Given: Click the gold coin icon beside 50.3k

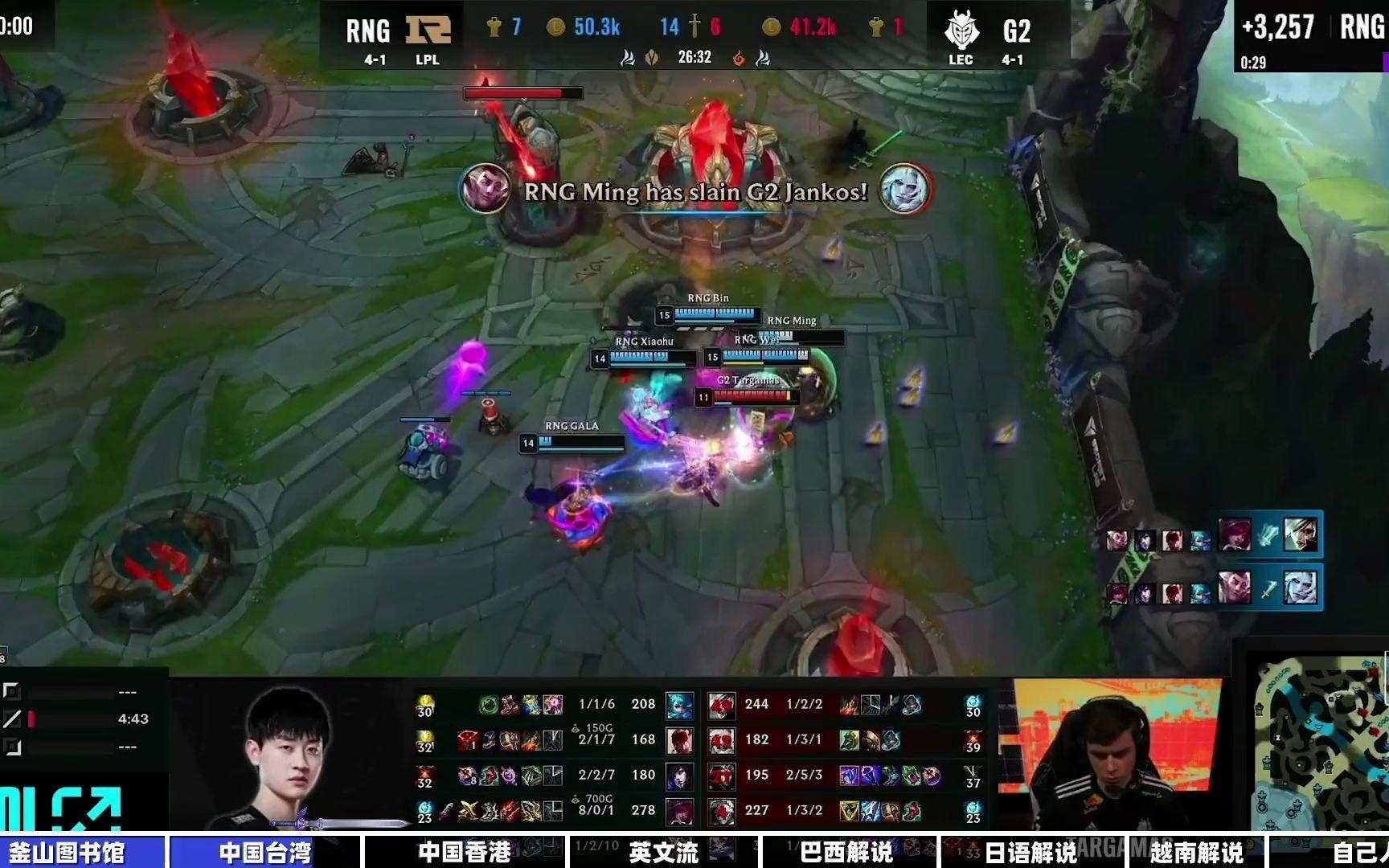Looking at the screenshot, I should (x=555, y=27).
